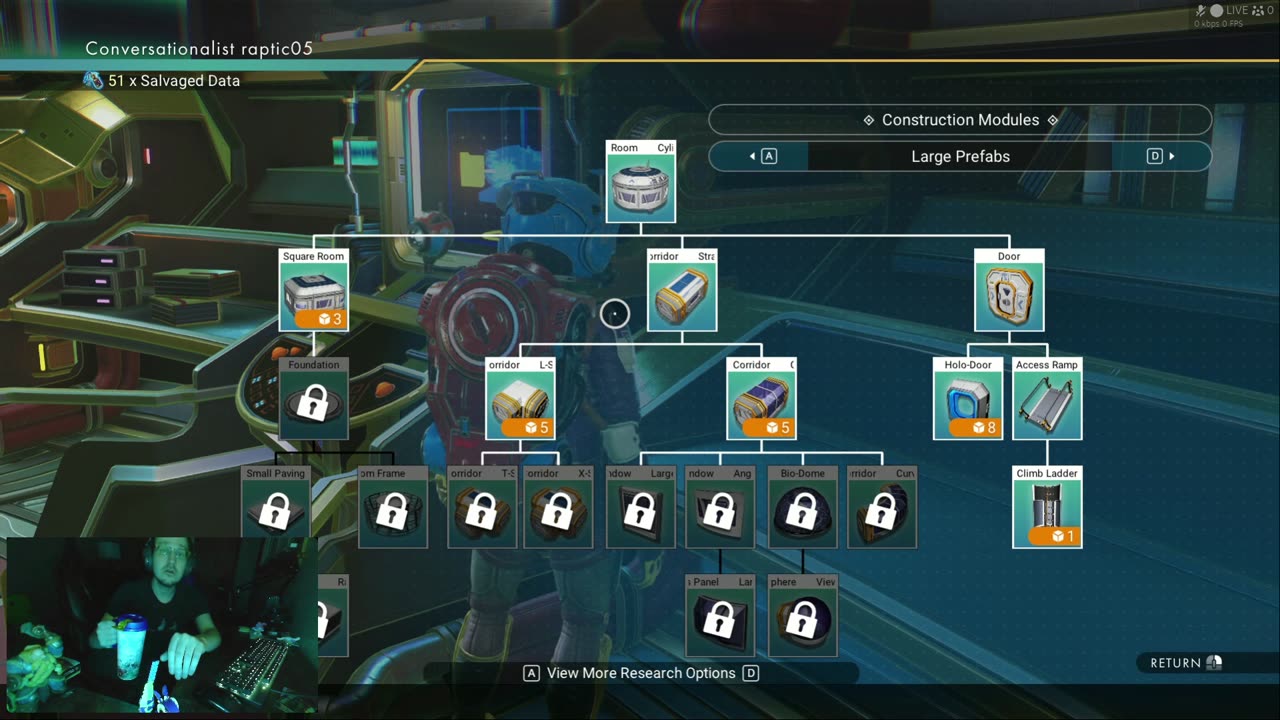This screenshot has height=720, width=1280.
Task: Open the Construction Modules header
Action: (x=960, y=120)
